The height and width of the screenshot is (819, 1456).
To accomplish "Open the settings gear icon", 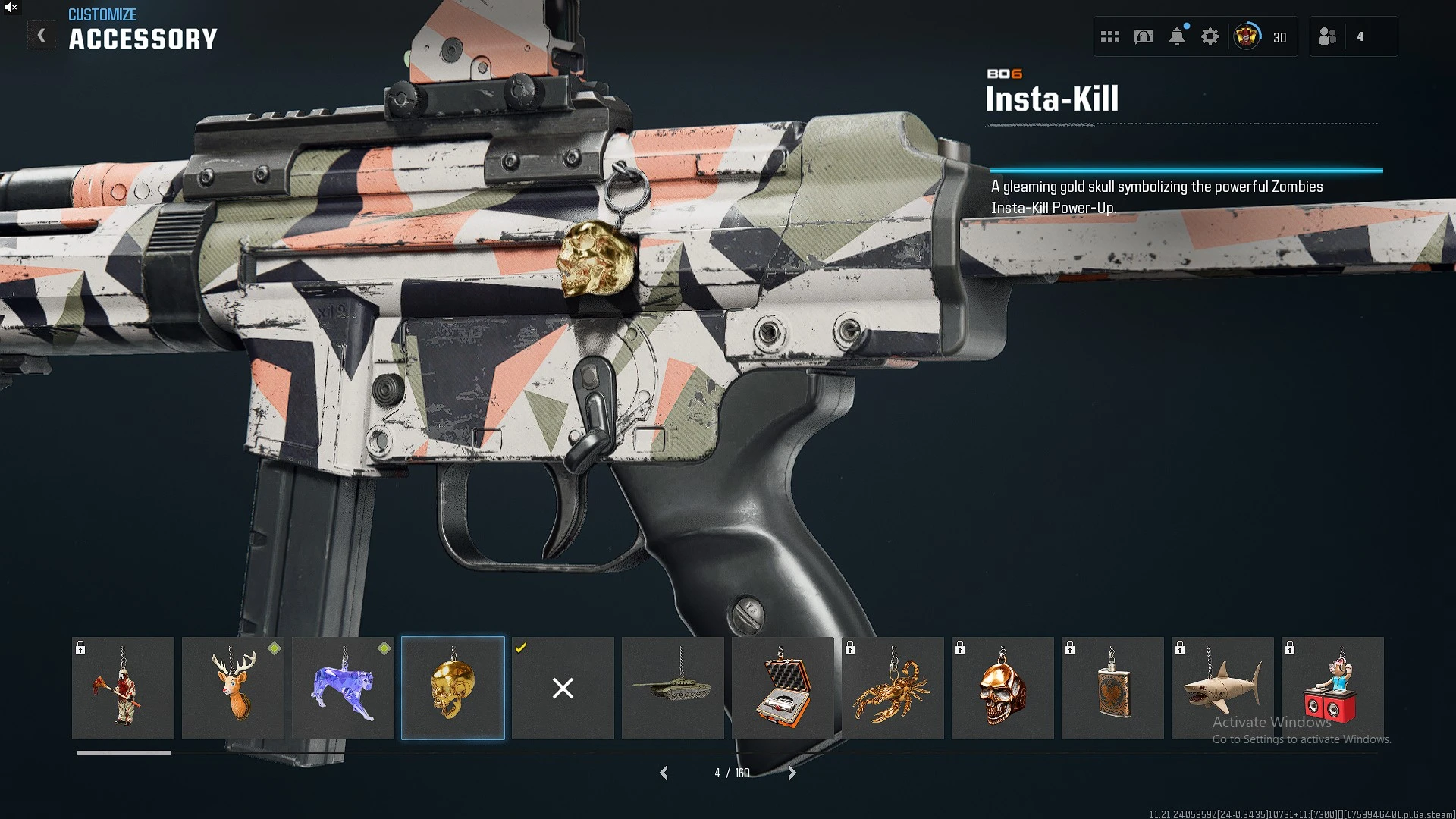I will 1210,36.
